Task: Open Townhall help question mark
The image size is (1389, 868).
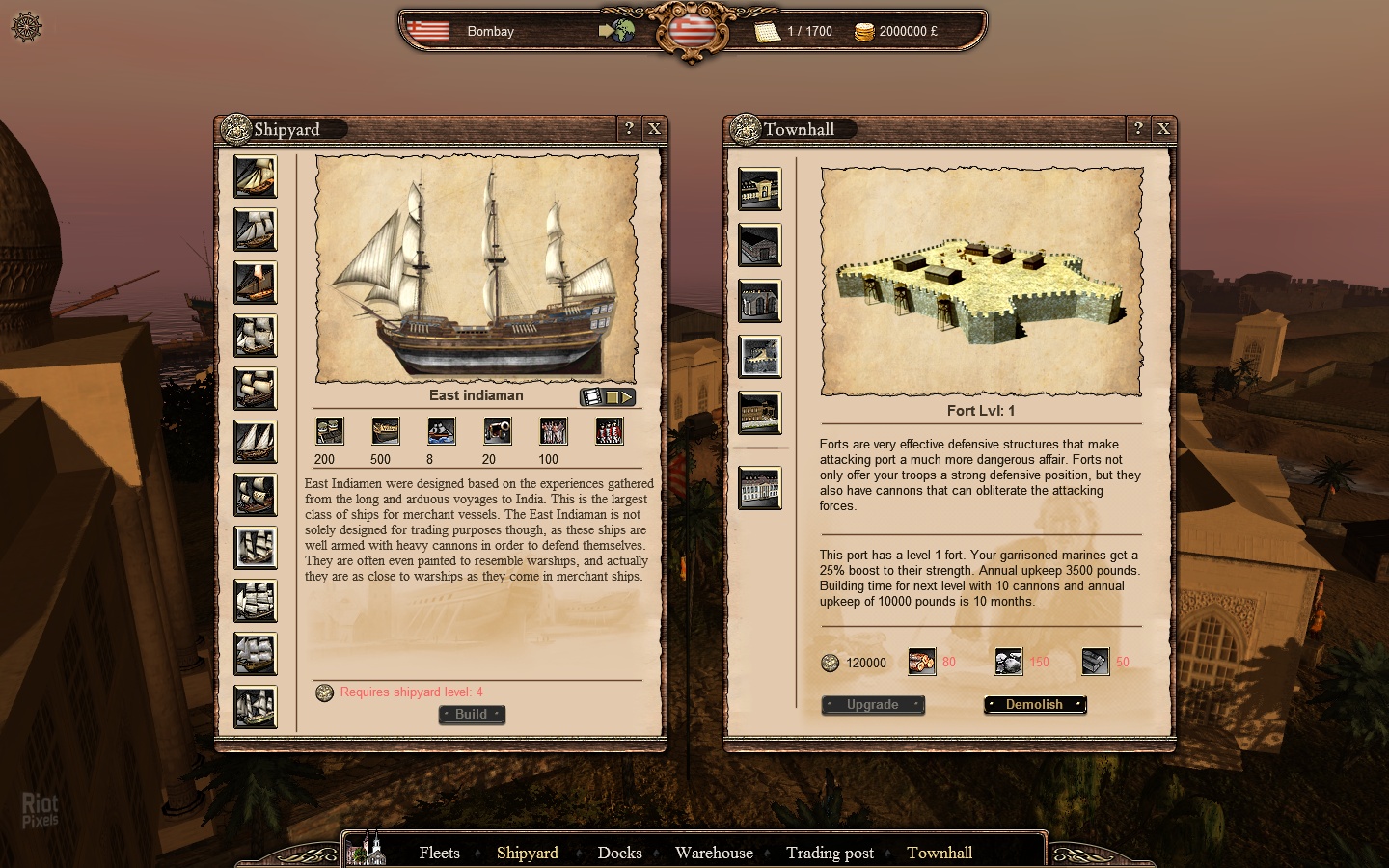Action: pyautogui.click(x=1138, y=128)
